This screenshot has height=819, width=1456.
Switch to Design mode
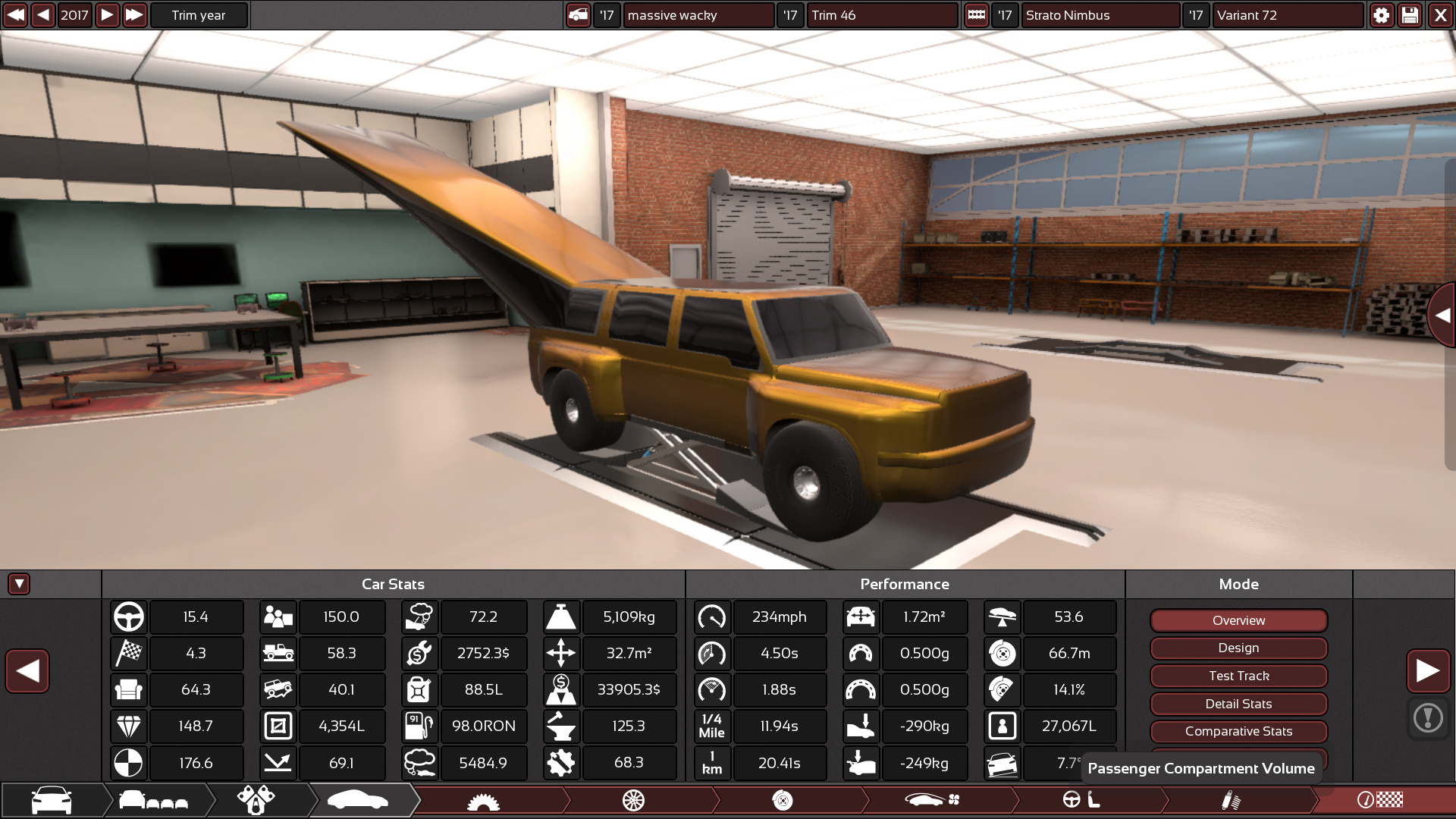point(1238,648)
